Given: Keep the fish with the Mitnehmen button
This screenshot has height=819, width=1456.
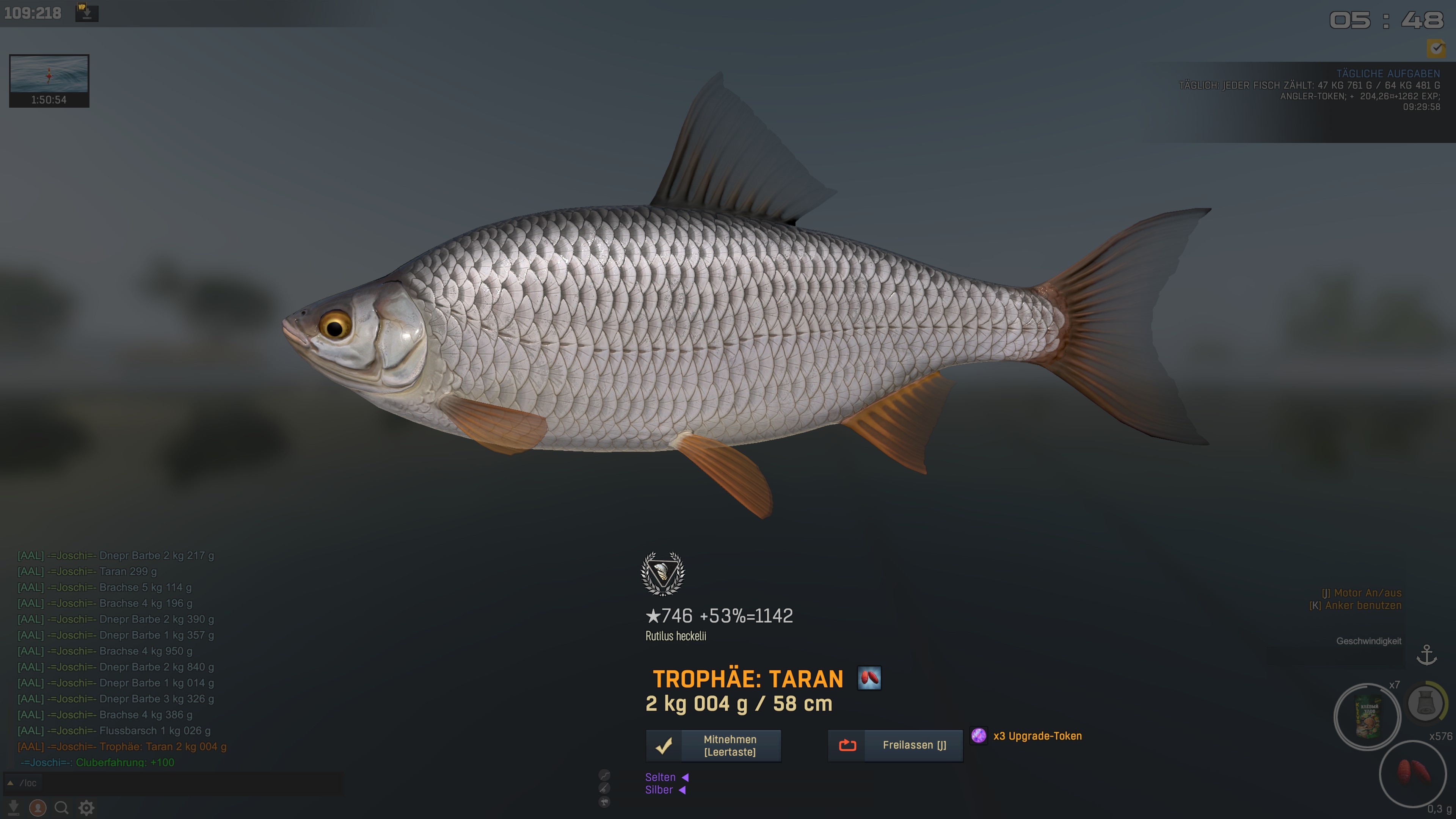Looking at the screenshot, I should (x=713, y=745).
